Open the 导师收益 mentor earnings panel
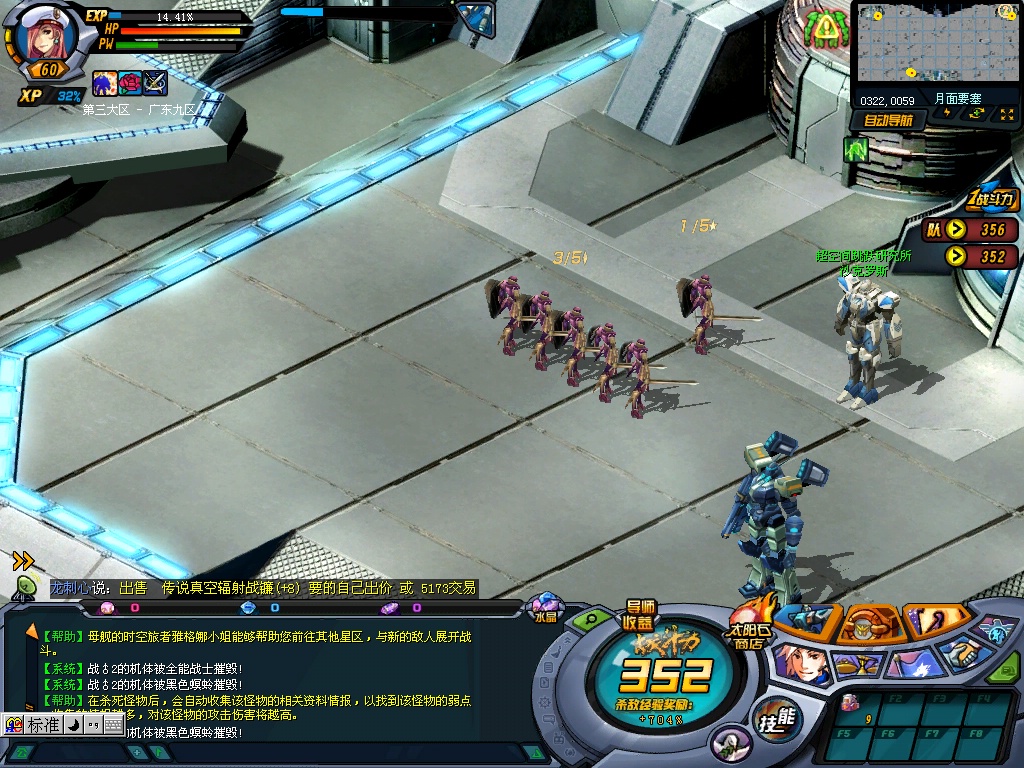Screen dimensions: 1024x768 (640, 615)
